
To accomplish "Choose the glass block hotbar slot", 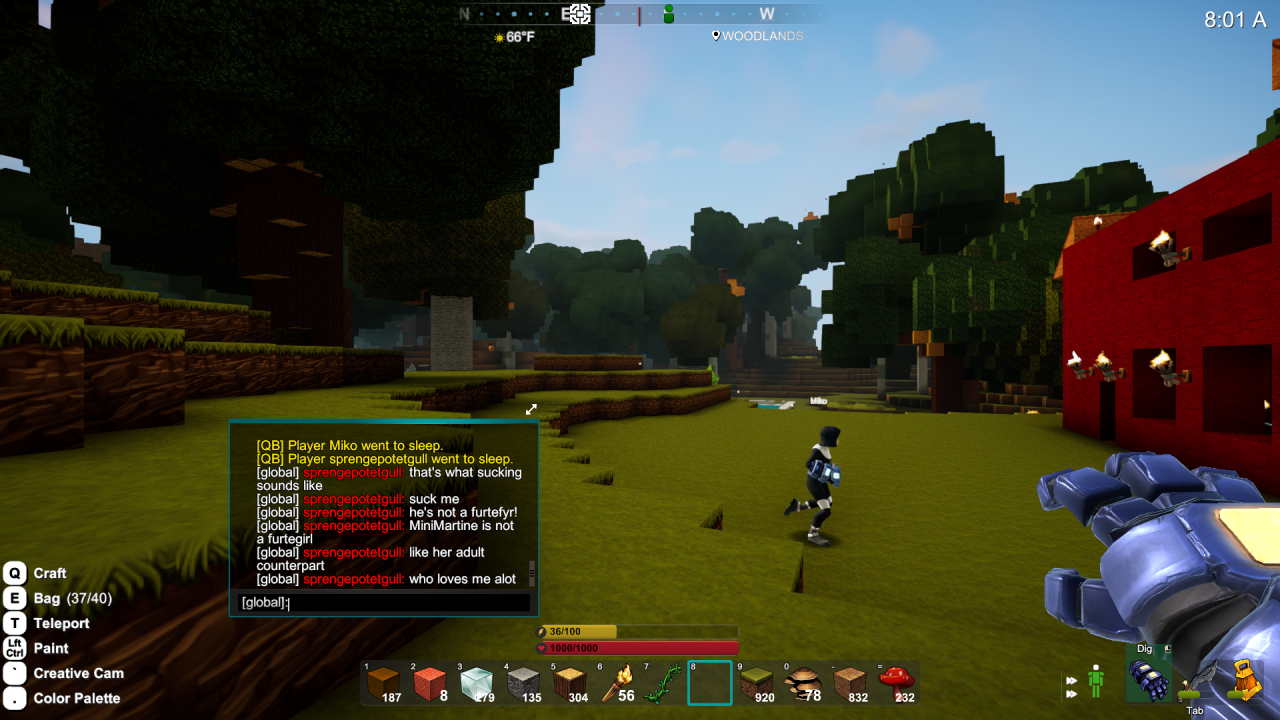I will point(476,683).
